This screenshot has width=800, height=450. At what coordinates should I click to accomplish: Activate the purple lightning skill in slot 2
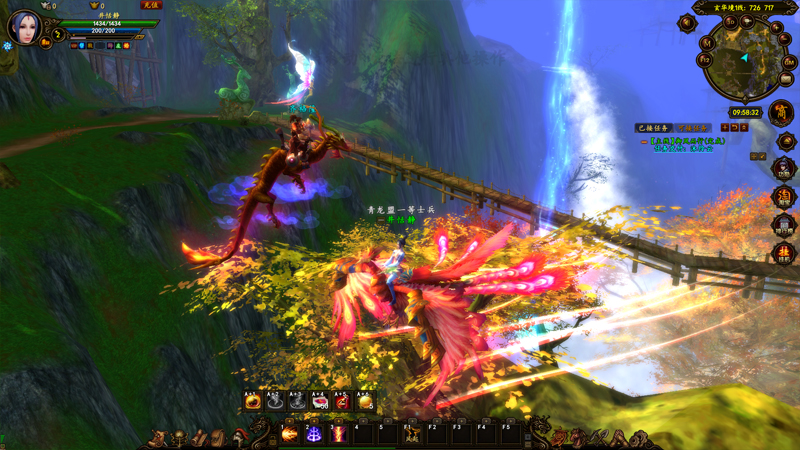click(x=313, y=433)
